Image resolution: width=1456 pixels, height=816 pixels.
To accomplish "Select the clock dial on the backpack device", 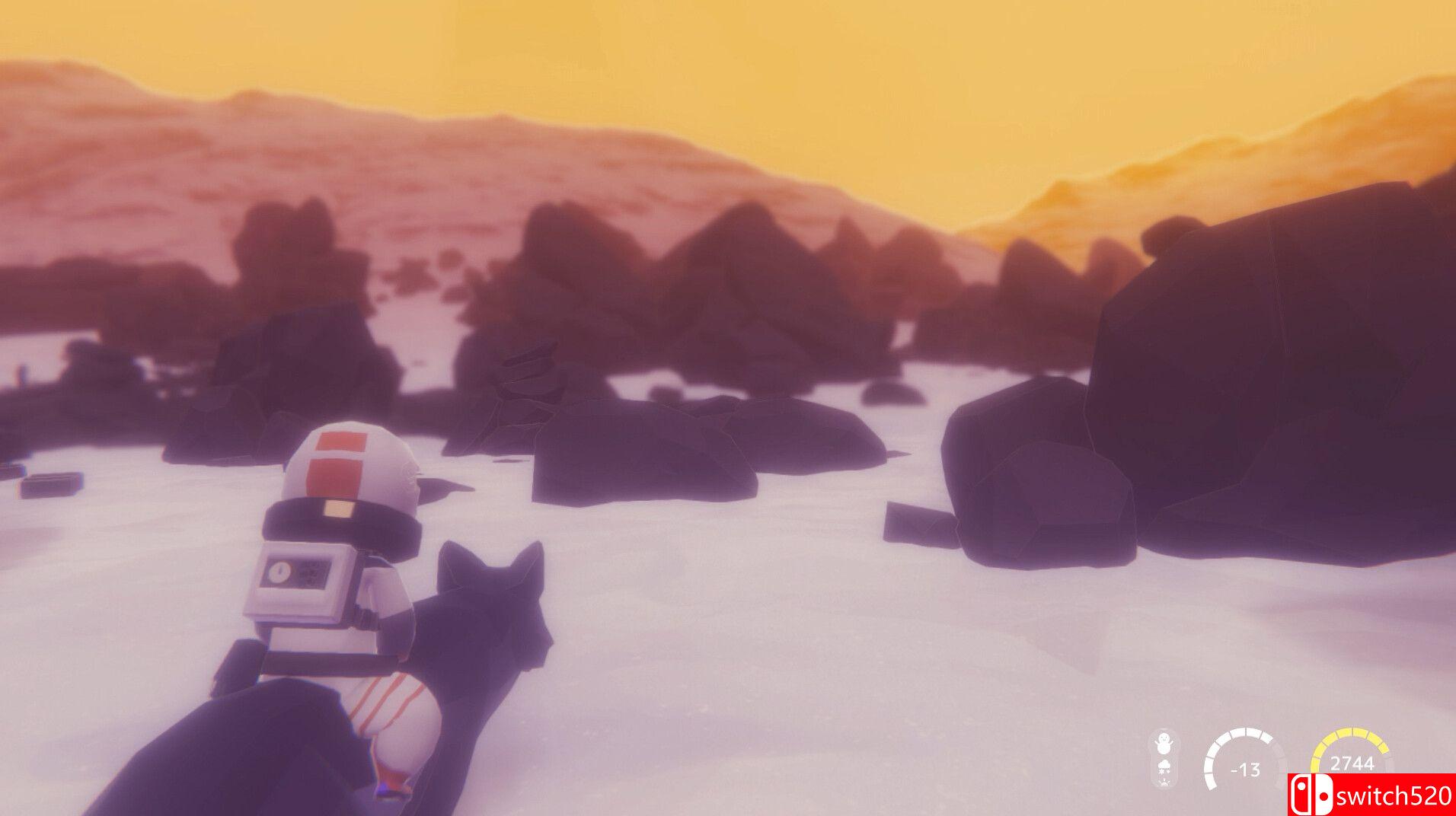I will pos(280,571).
